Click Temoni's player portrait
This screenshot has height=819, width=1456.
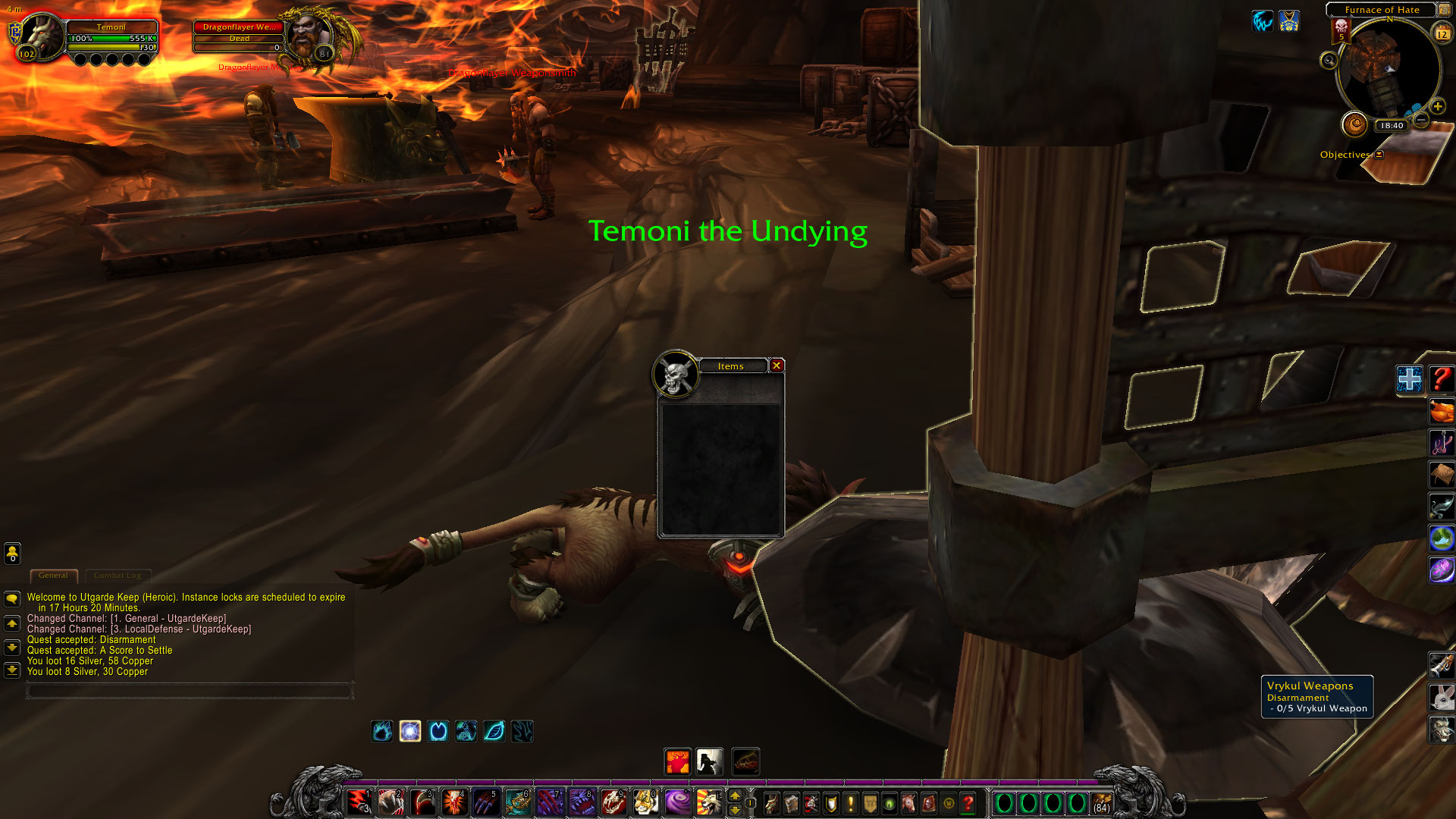41,37
